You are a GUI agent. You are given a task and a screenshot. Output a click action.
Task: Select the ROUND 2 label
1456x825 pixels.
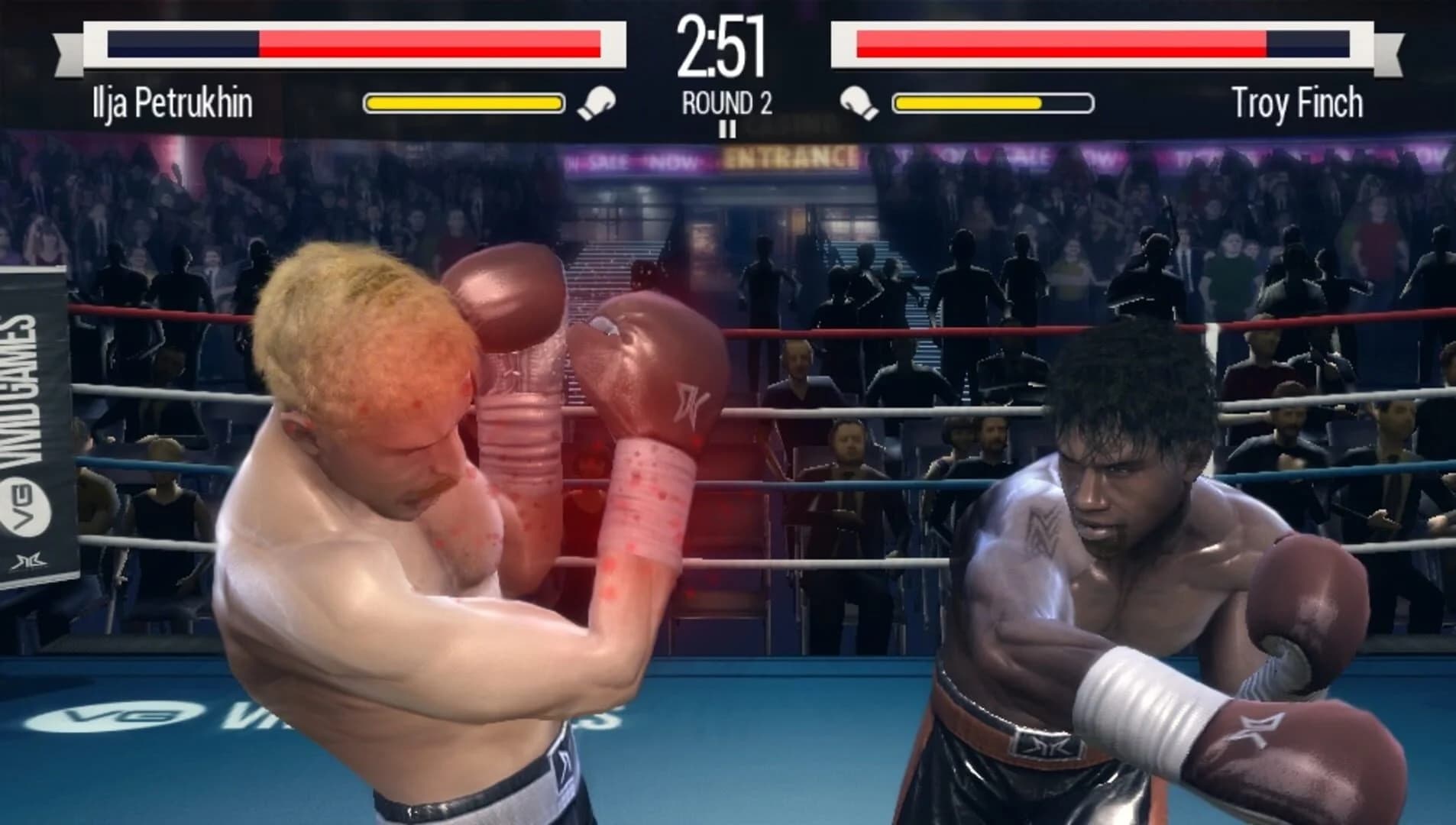pos(726,100)
